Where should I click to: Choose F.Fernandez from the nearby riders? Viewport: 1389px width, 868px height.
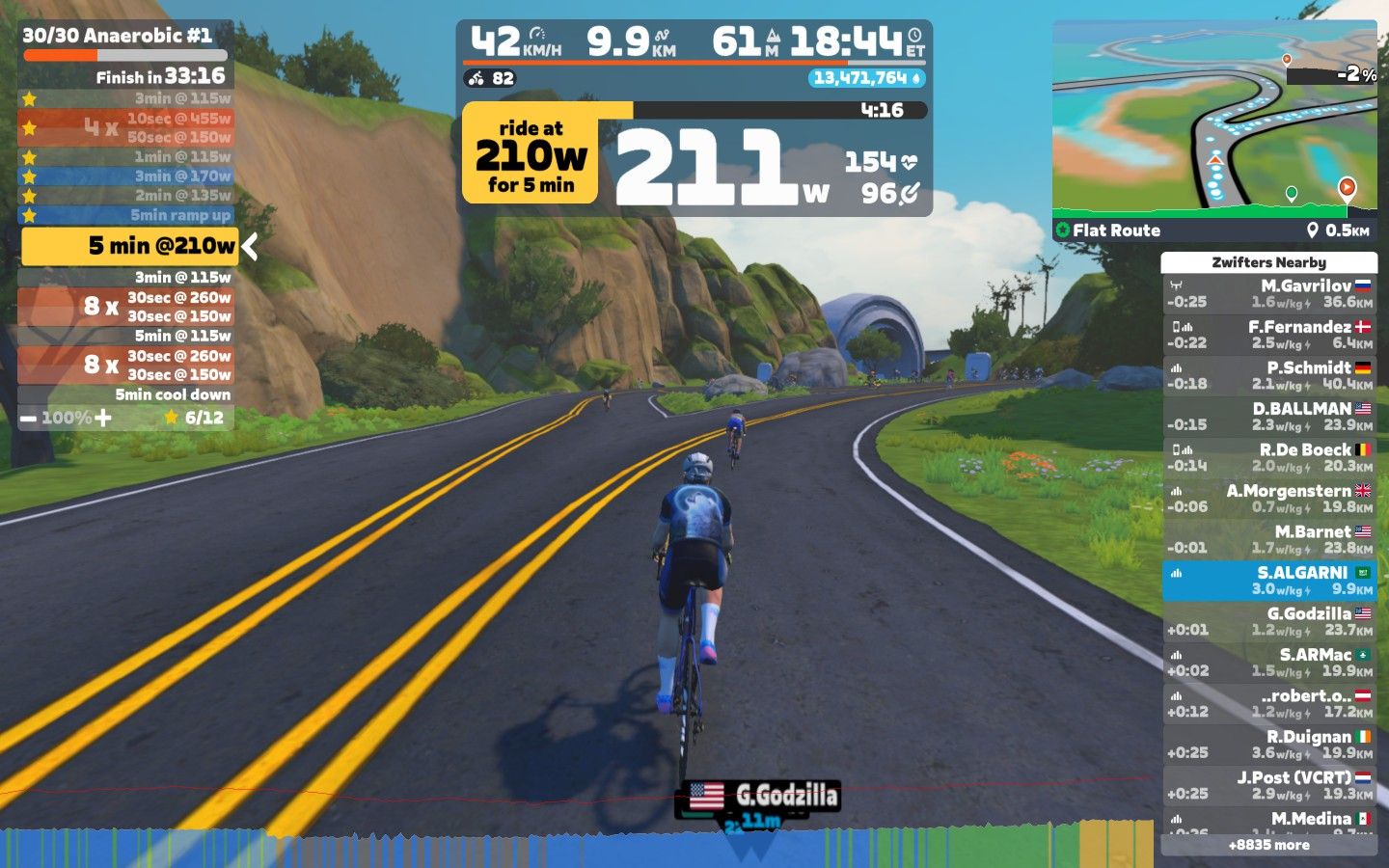point(1268,335)
